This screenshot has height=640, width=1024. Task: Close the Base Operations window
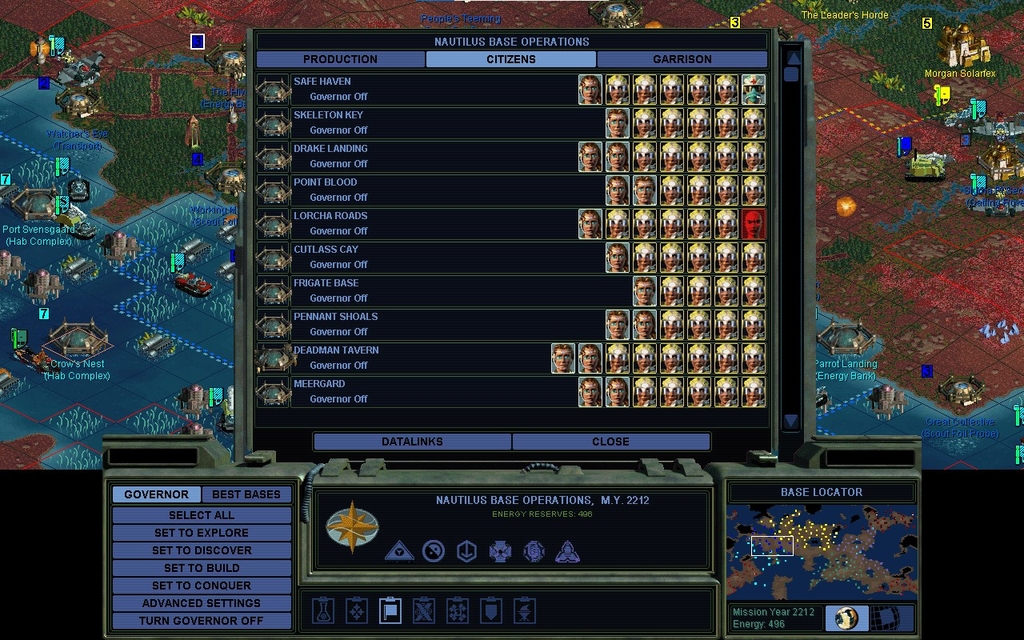click(610, 441)
